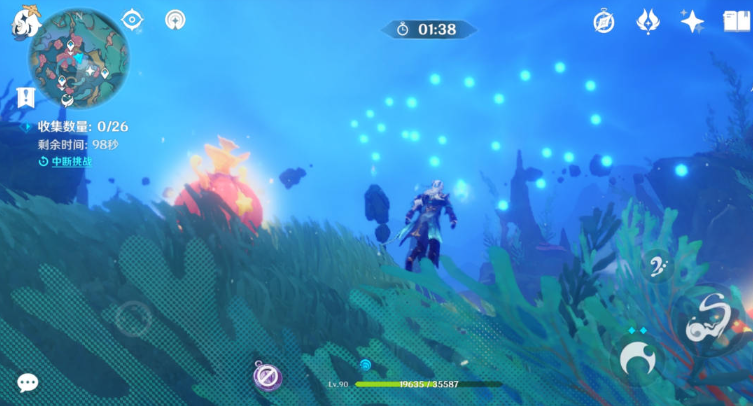Viewport: 753px width, 406px height.
Task: Use the purple gadget at the bottom
Action: (267, 376)
